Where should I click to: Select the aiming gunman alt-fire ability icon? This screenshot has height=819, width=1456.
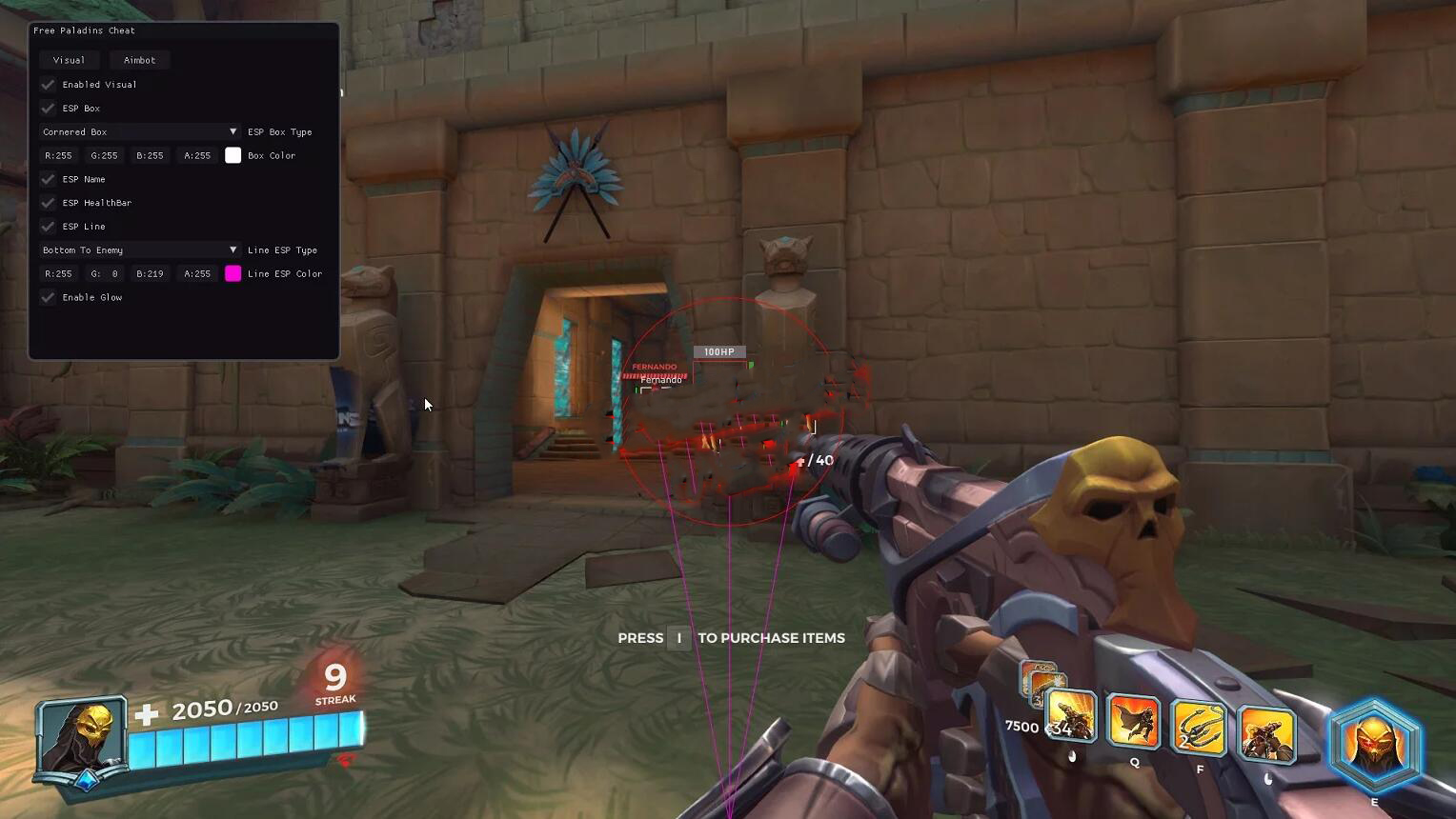click(x=1266, y=734)
